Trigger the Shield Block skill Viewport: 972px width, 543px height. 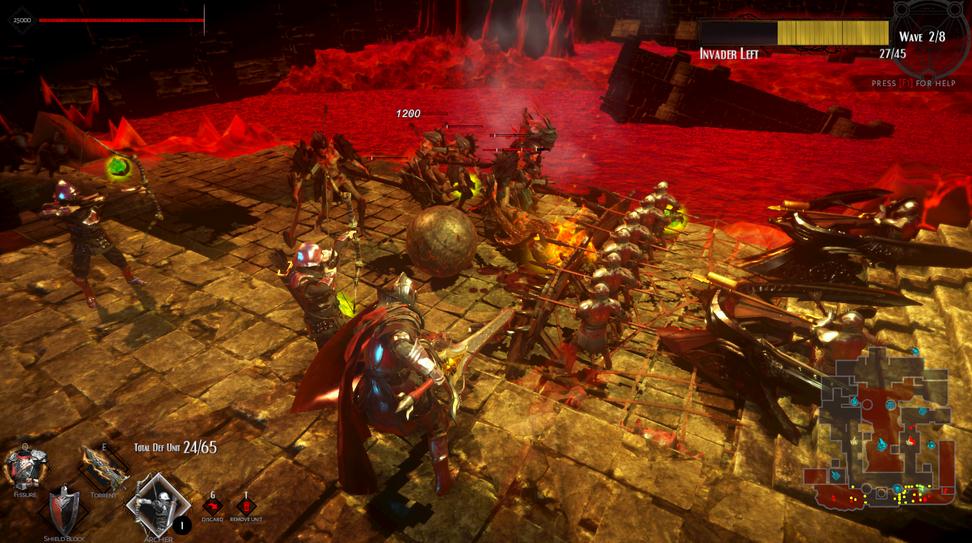click(x=64, y=508)
